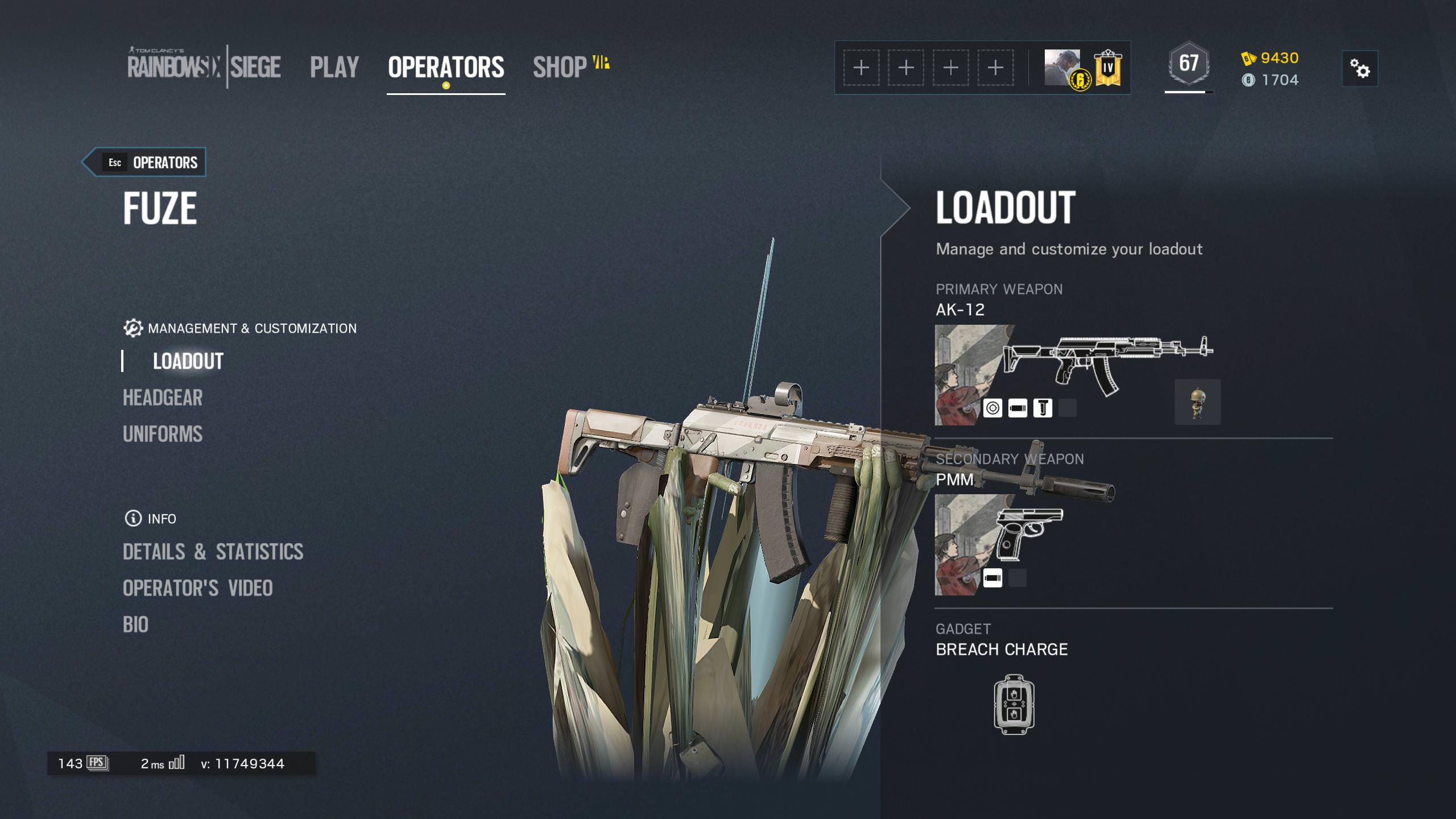Open the gold IV rank banner

tap(1107, 68)
